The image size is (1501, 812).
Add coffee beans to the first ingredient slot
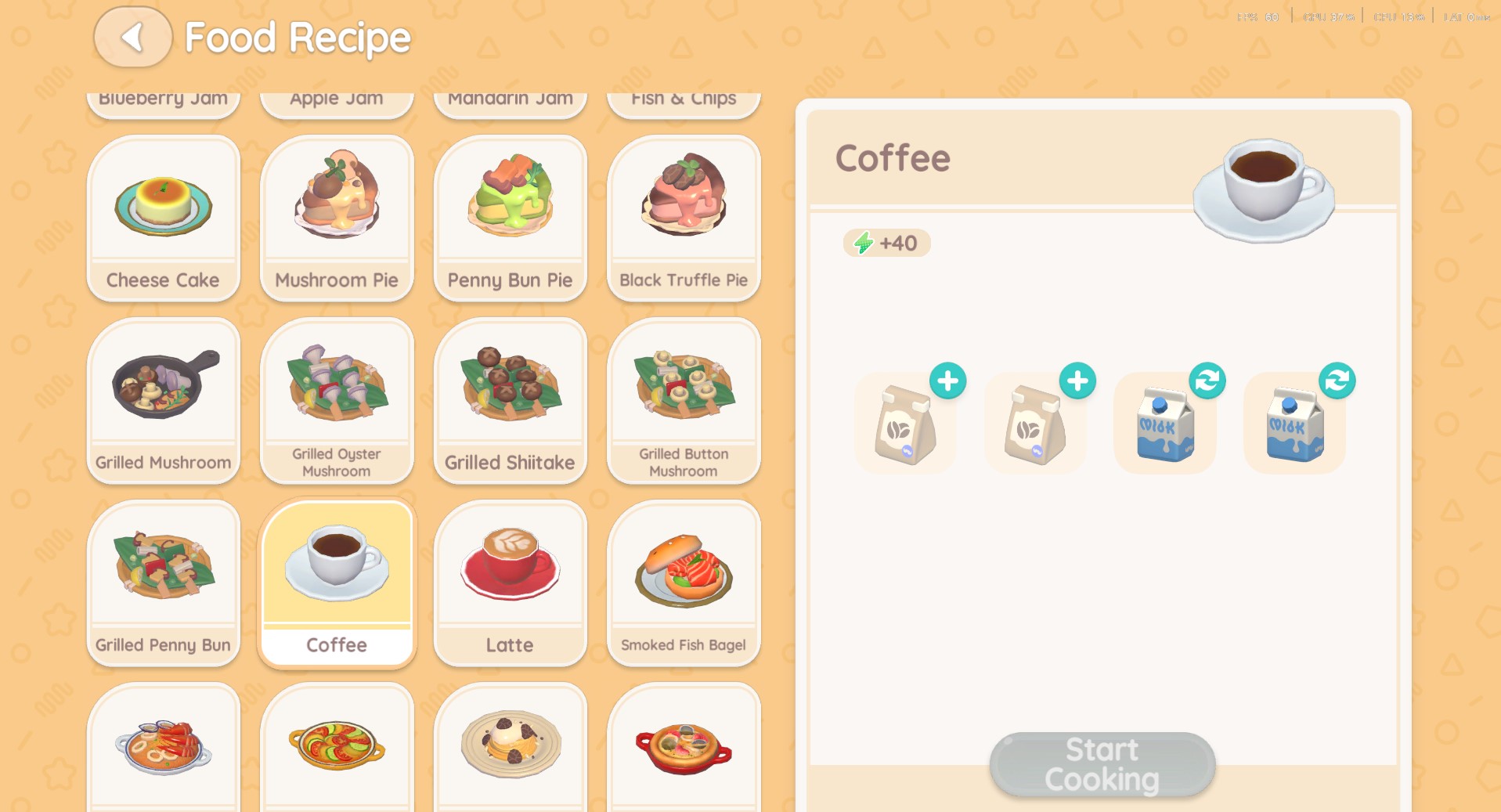pyautogui.click(x=947, y=381)
